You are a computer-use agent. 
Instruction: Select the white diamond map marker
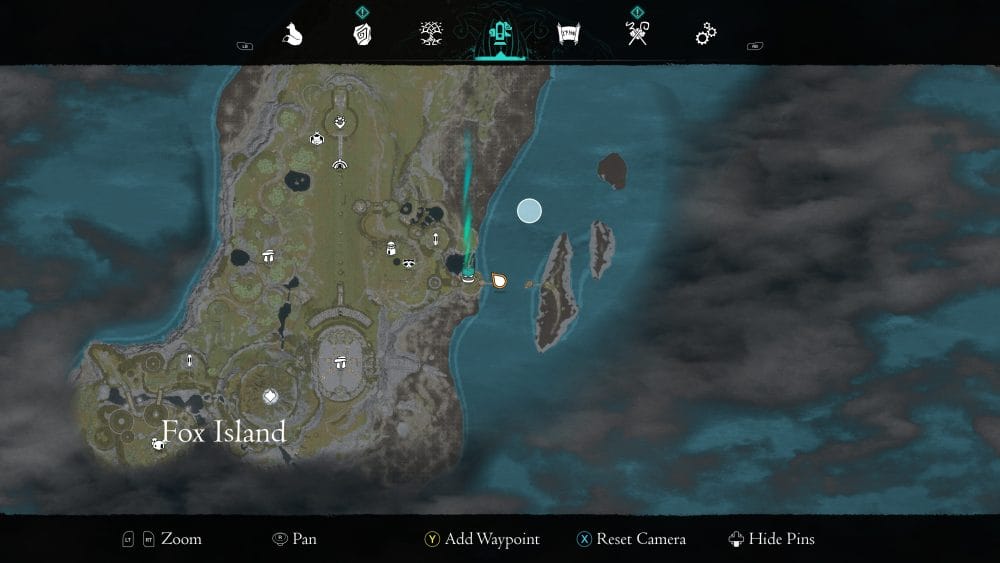point(269,397)
